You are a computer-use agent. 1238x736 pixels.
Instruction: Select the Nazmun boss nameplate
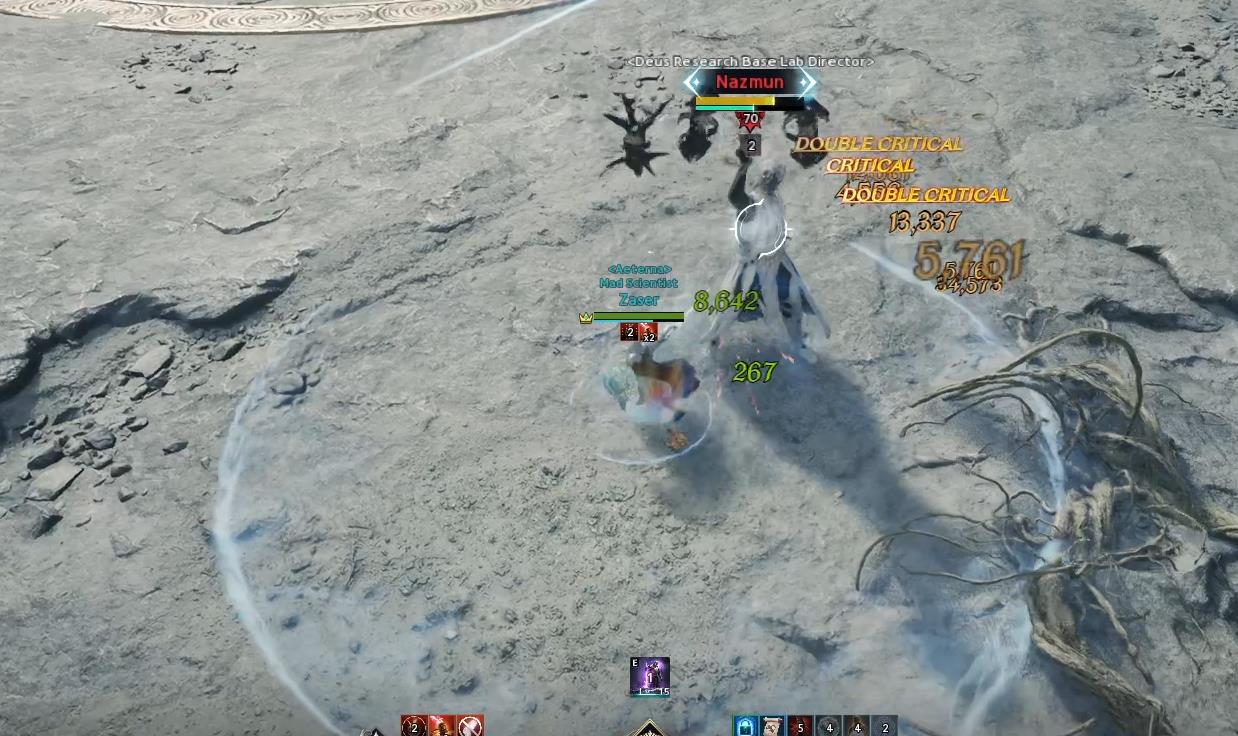[x=750, y=82]
